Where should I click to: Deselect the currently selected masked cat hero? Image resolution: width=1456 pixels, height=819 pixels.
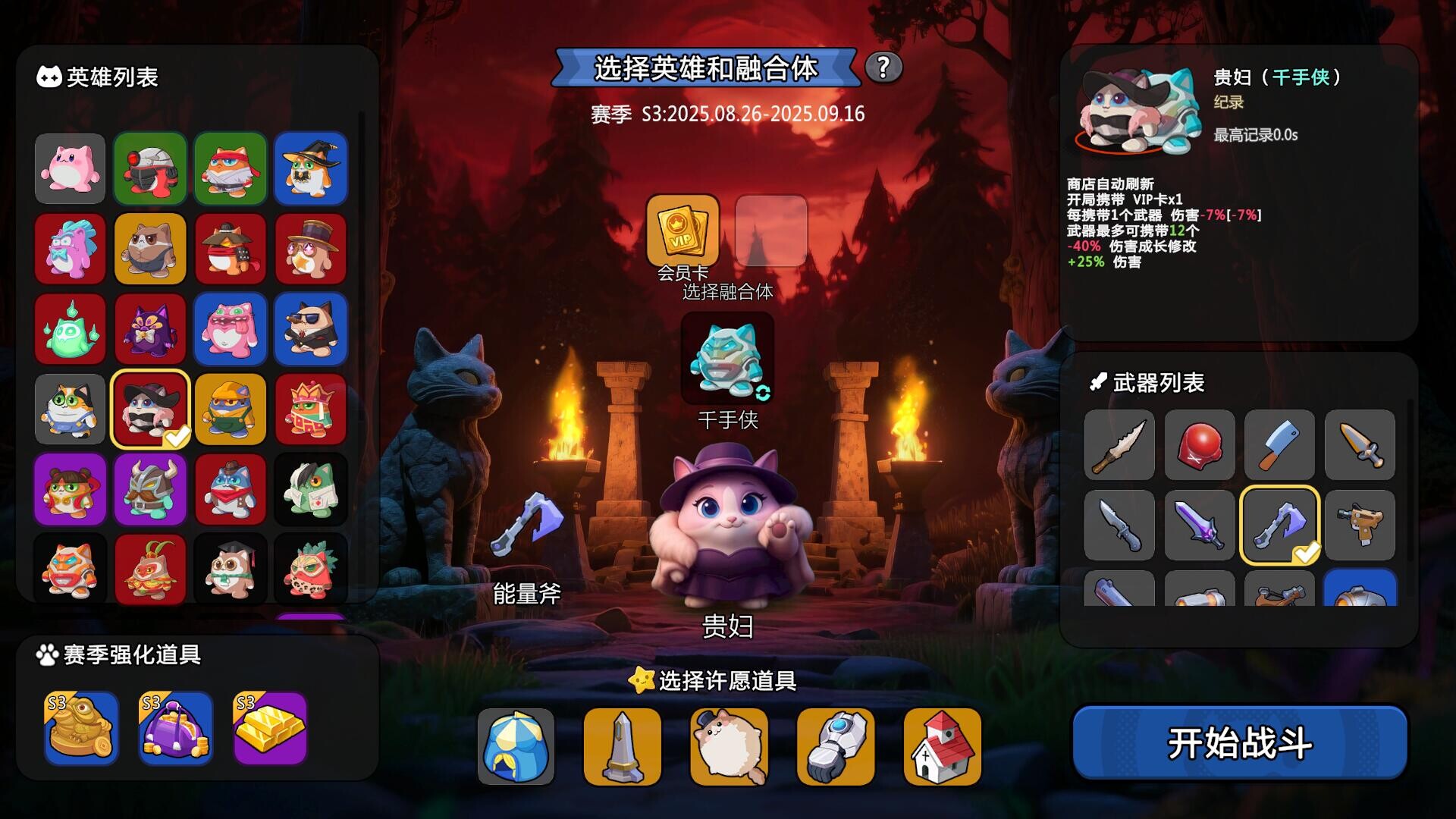(149, 409)
